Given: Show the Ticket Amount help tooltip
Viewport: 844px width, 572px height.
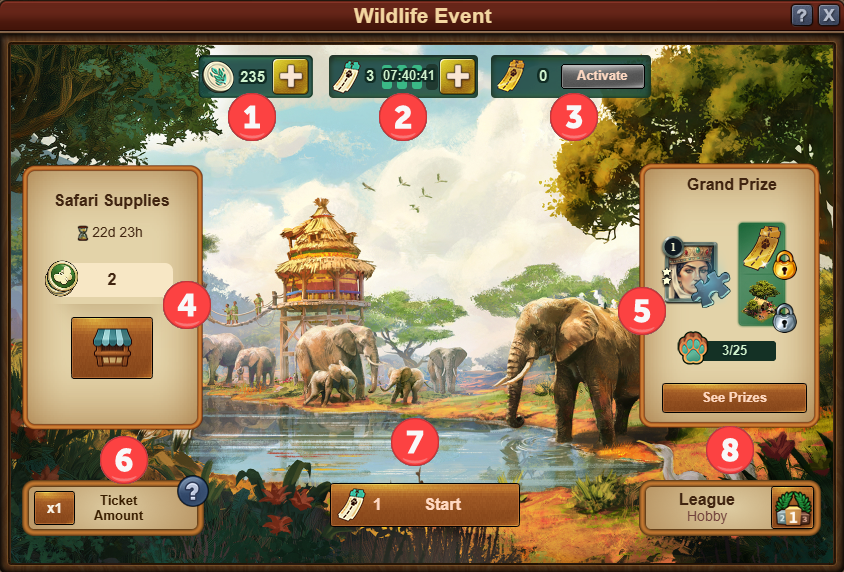Looking at the screenshot, I should point(191,491).
